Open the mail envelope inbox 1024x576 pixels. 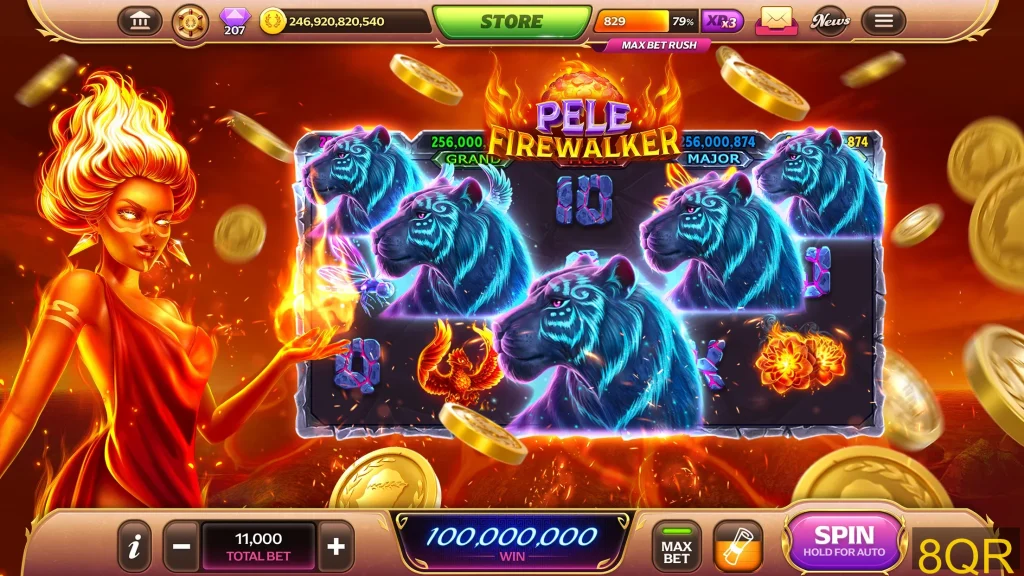coord(775,20)
